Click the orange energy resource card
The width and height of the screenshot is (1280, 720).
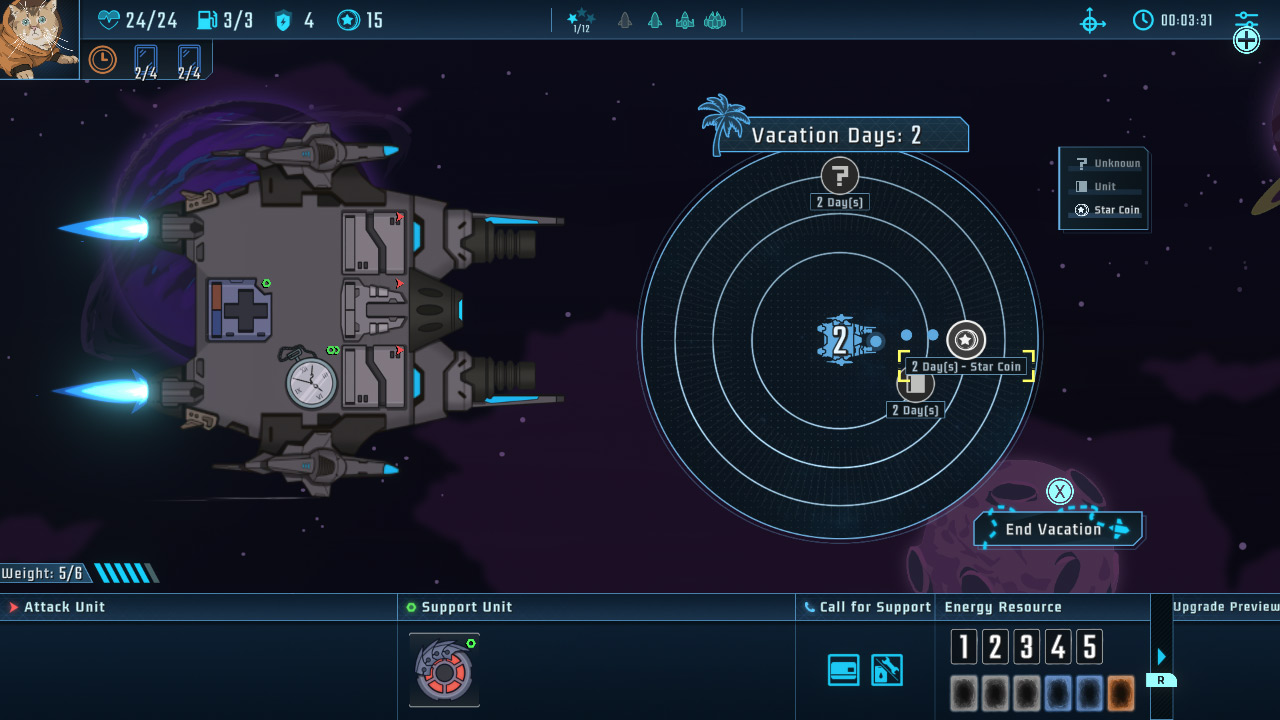[x=1119, y=692]
